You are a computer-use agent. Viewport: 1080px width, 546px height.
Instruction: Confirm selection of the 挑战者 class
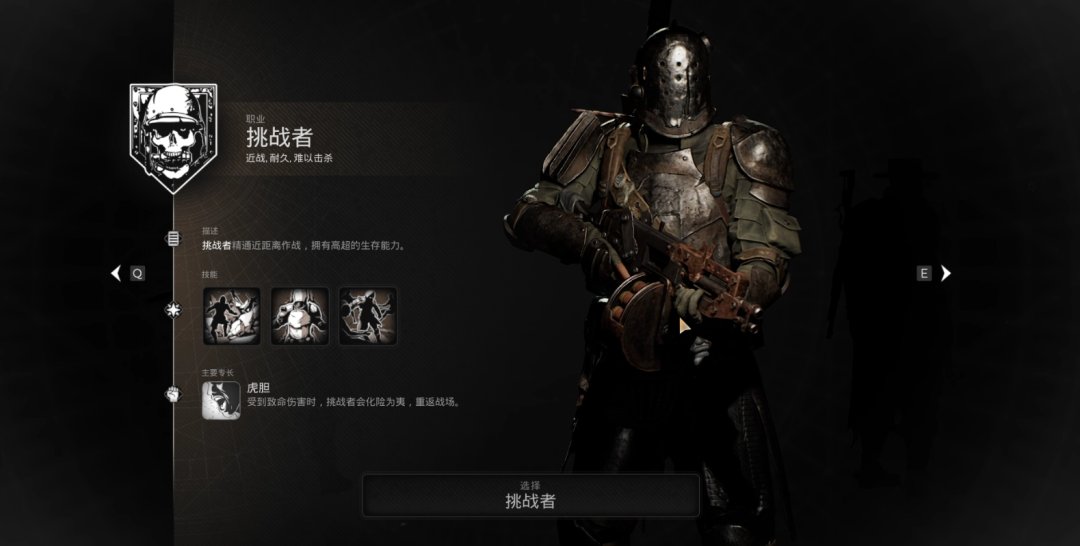pyautogui.click(x=530, y=495)
